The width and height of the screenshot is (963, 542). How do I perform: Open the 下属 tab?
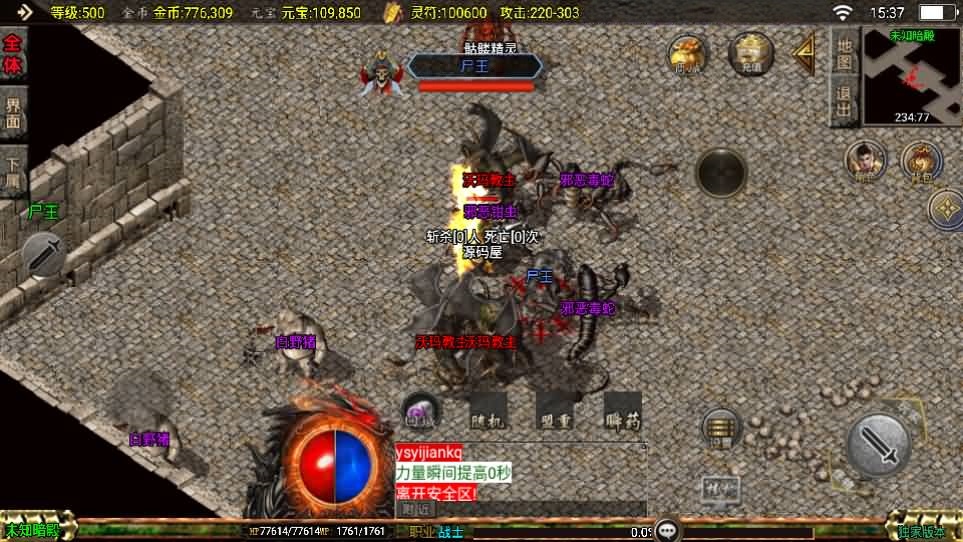click(14, 171)
